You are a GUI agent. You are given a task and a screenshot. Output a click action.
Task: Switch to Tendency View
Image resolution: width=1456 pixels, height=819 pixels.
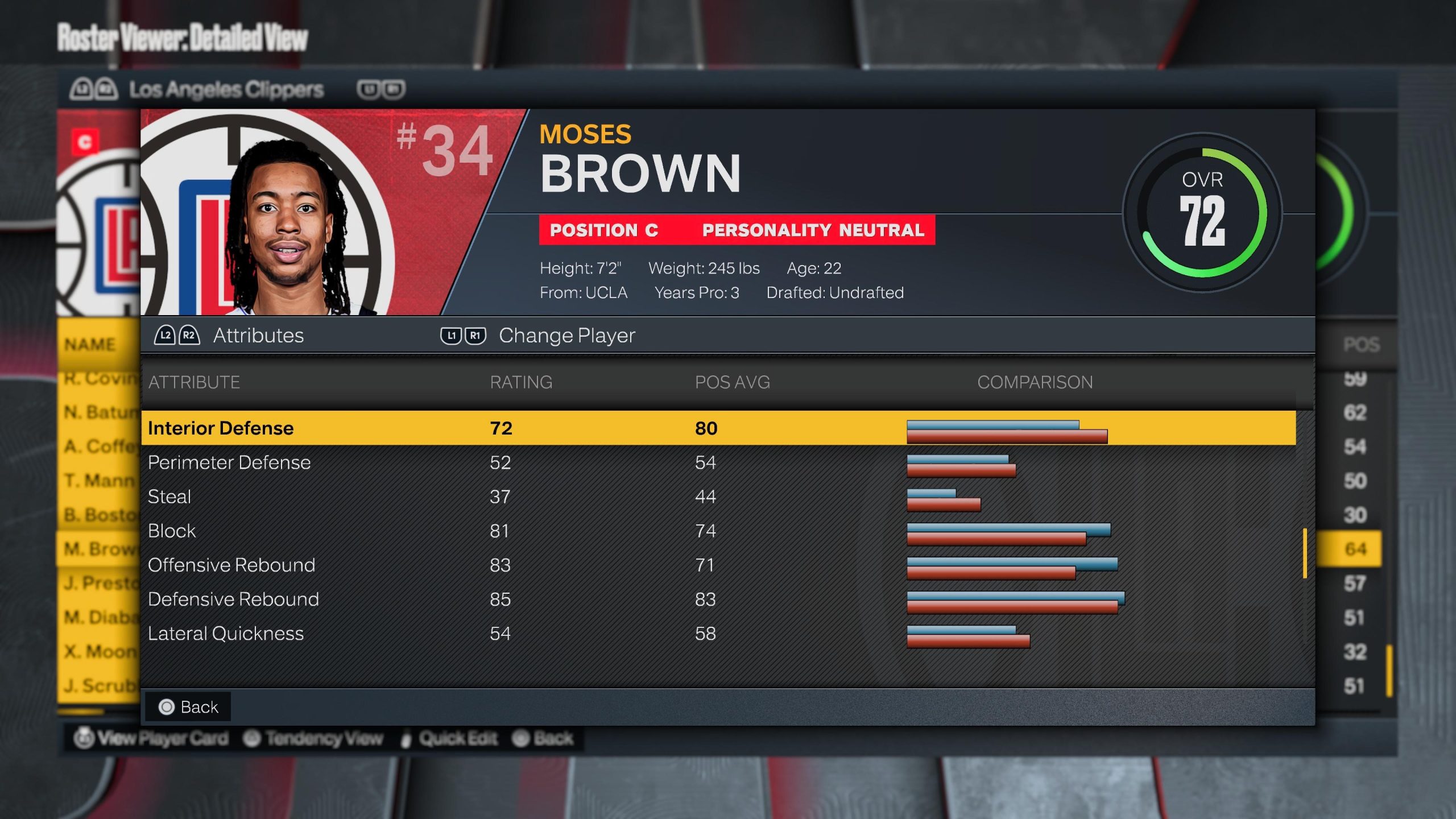pyautogui.click(x=313, y=738)
